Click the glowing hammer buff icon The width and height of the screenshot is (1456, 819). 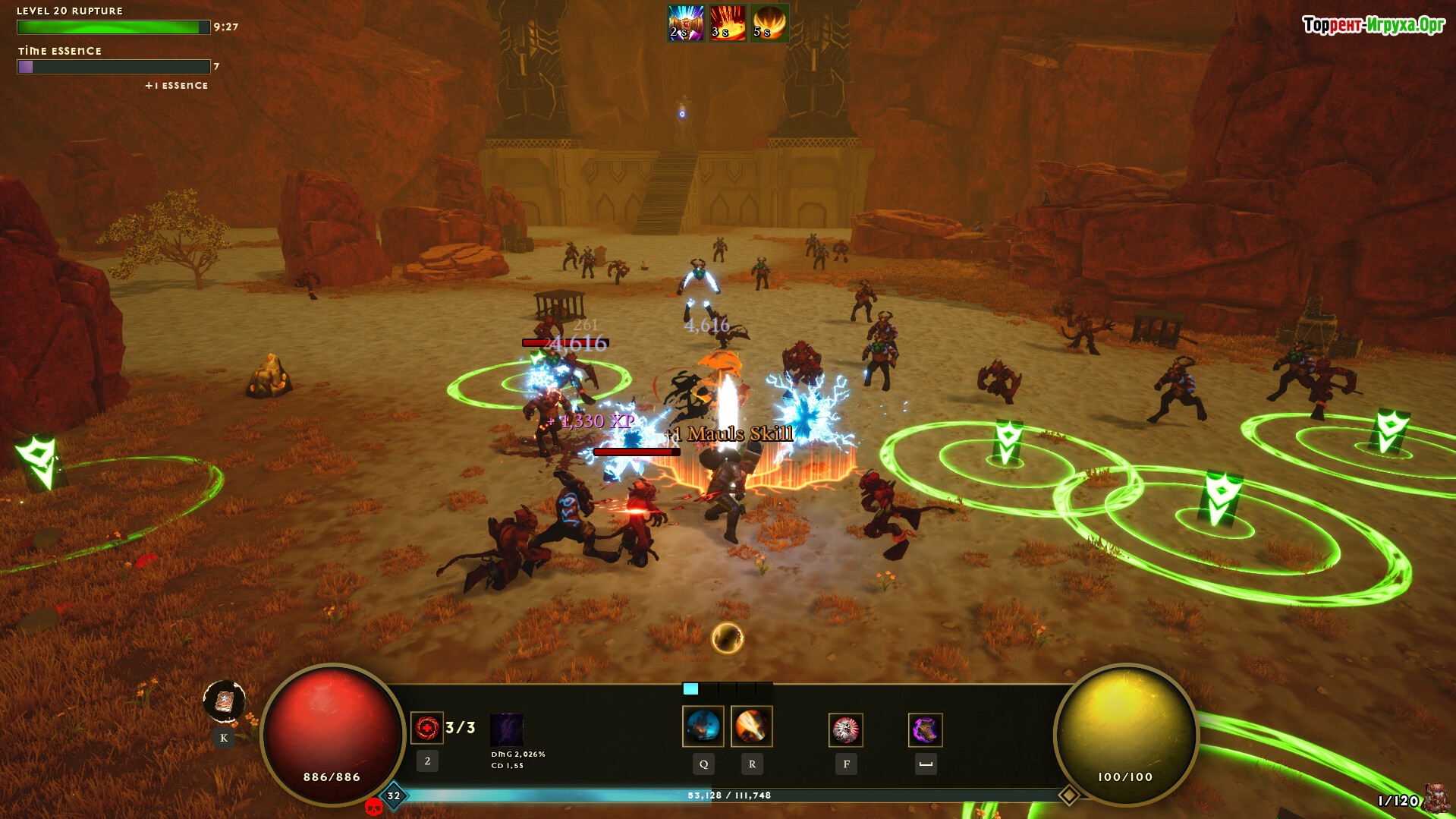(x=685, y=23)
